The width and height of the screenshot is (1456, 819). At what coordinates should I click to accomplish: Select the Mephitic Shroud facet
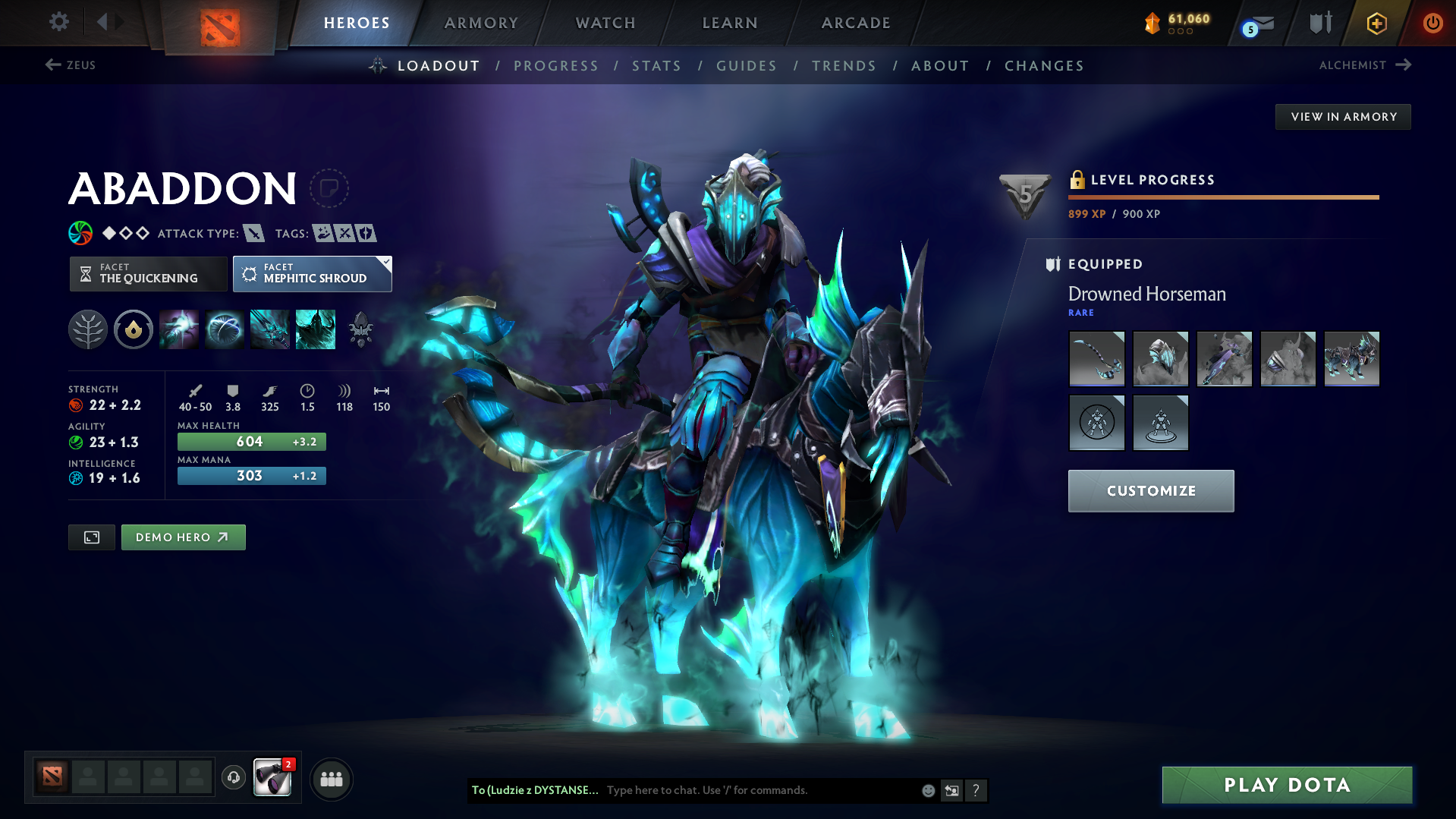point(312,273)
